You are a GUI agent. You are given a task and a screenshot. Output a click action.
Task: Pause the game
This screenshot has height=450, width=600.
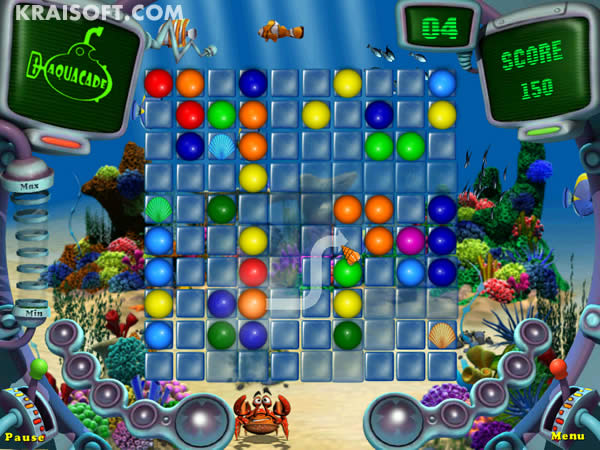[x=24, y=437]
